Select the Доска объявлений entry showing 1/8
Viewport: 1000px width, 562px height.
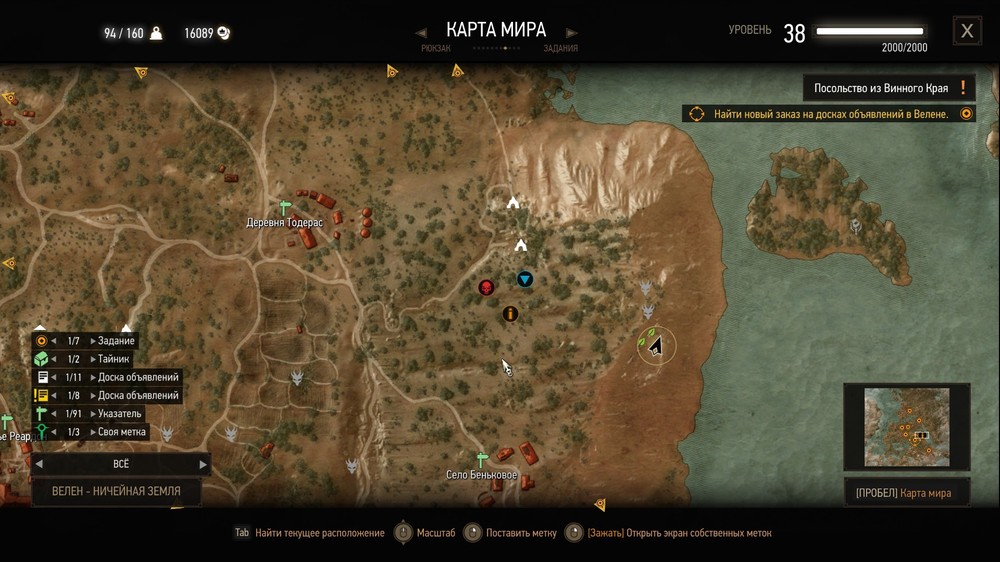pyautogui.click(x=138, y=395)
